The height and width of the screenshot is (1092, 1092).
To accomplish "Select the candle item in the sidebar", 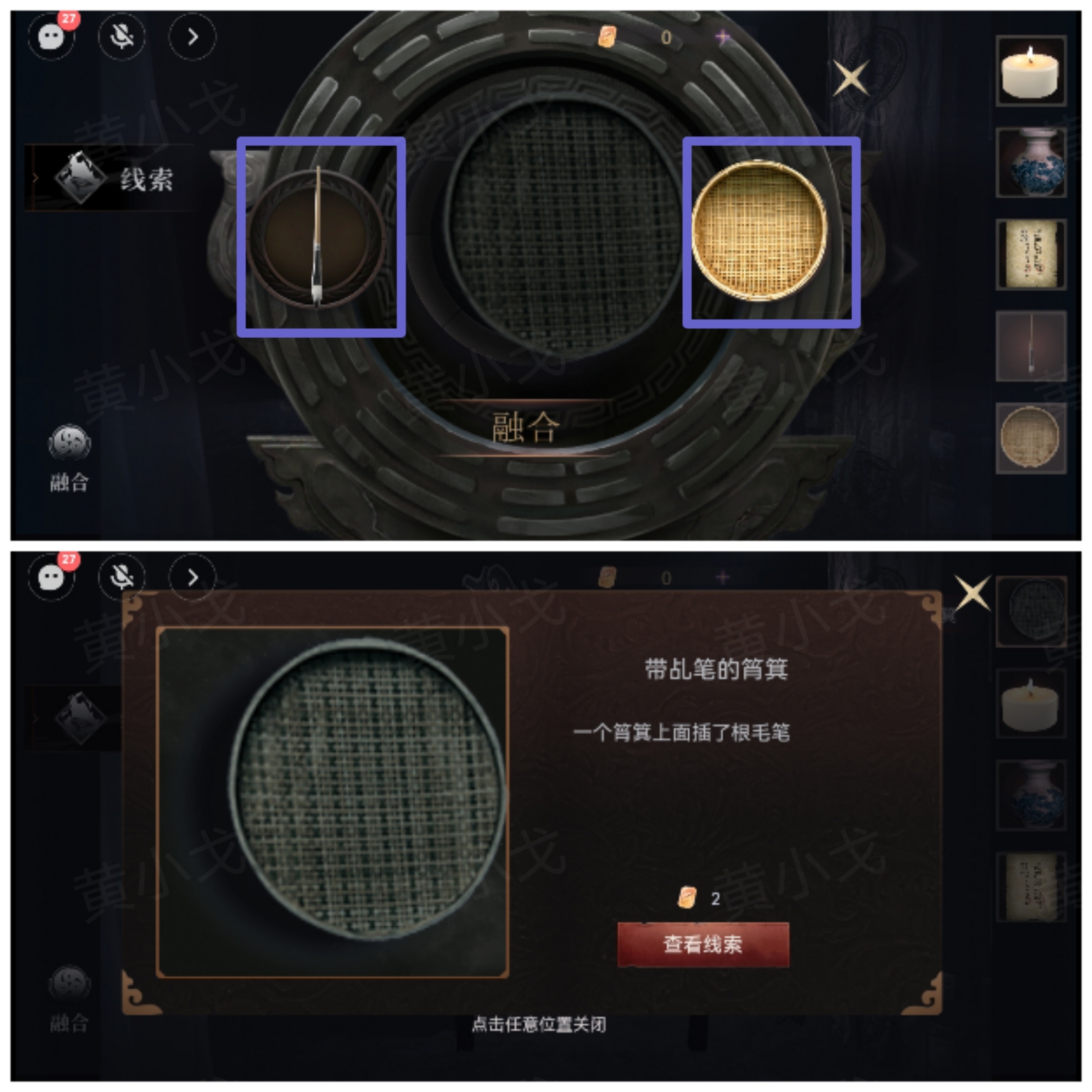I will click(x=1031, y=72).
